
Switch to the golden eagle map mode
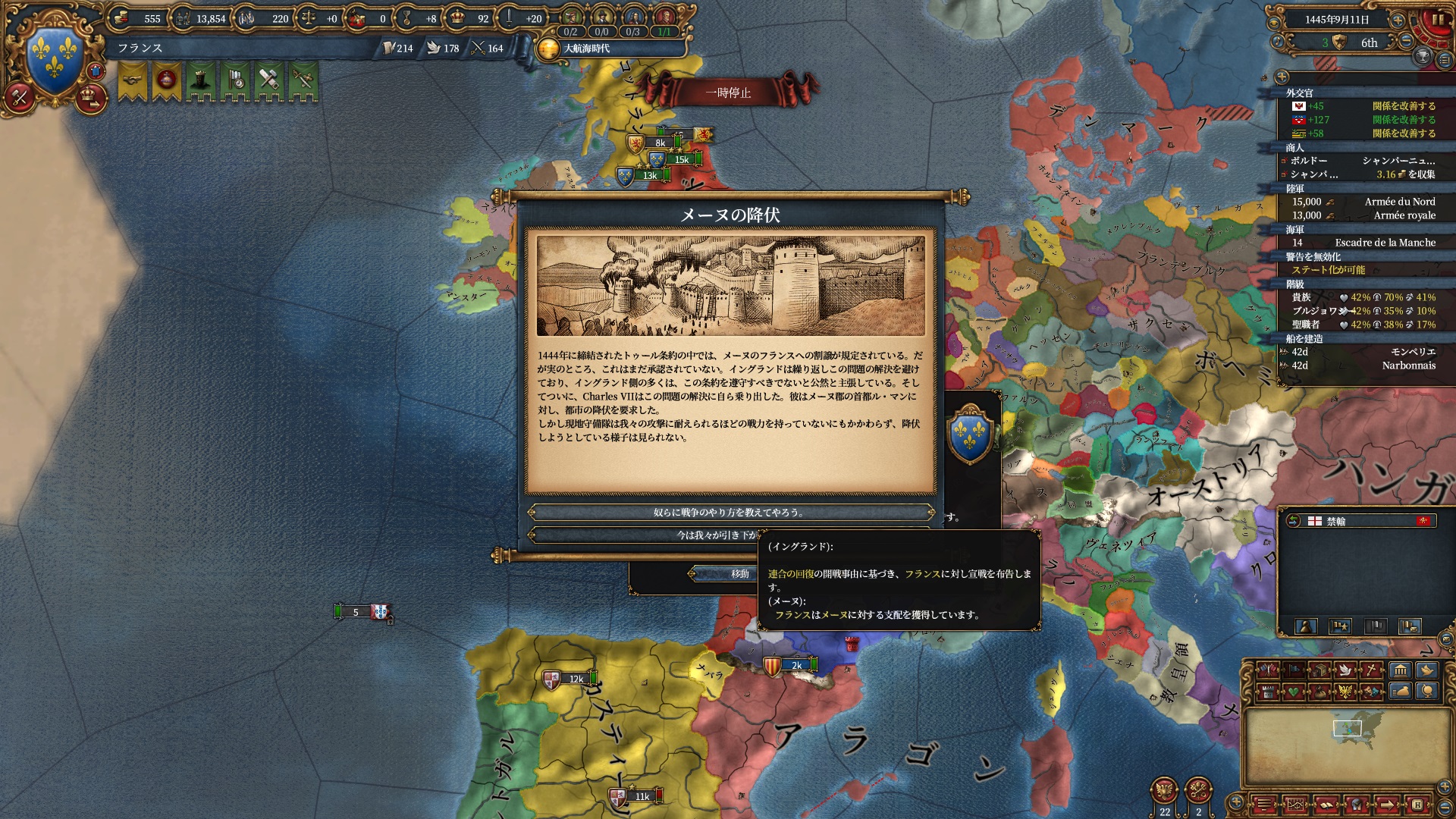[1346, 691]
